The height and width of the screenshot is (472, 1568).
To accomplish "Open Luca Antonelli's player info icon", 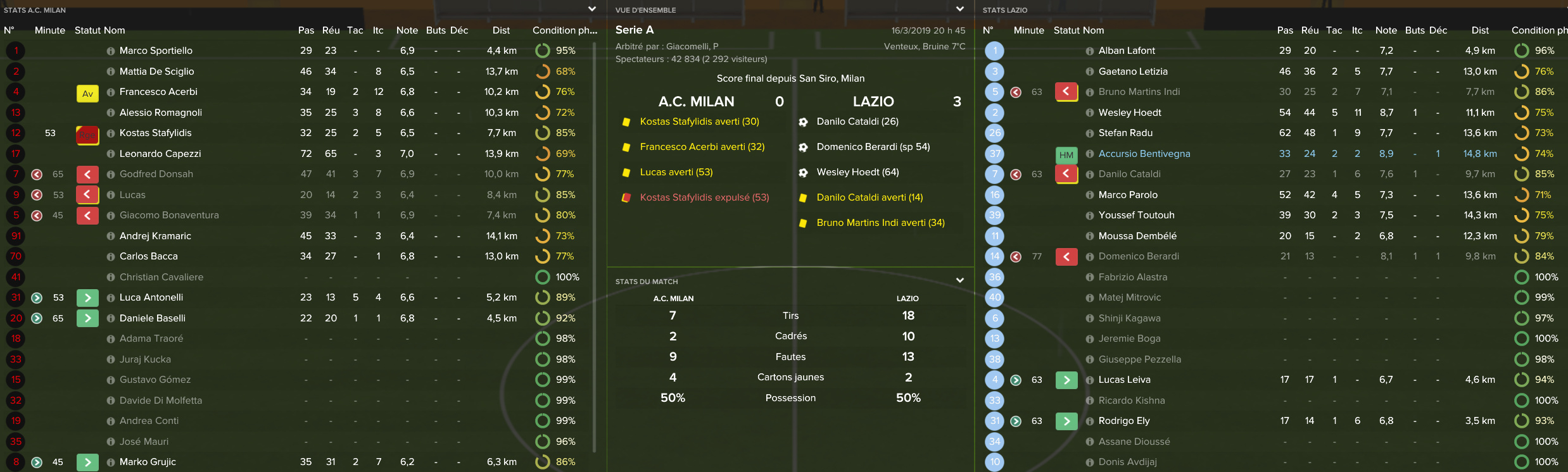I will pyautogui.click(x=111, y=298).
